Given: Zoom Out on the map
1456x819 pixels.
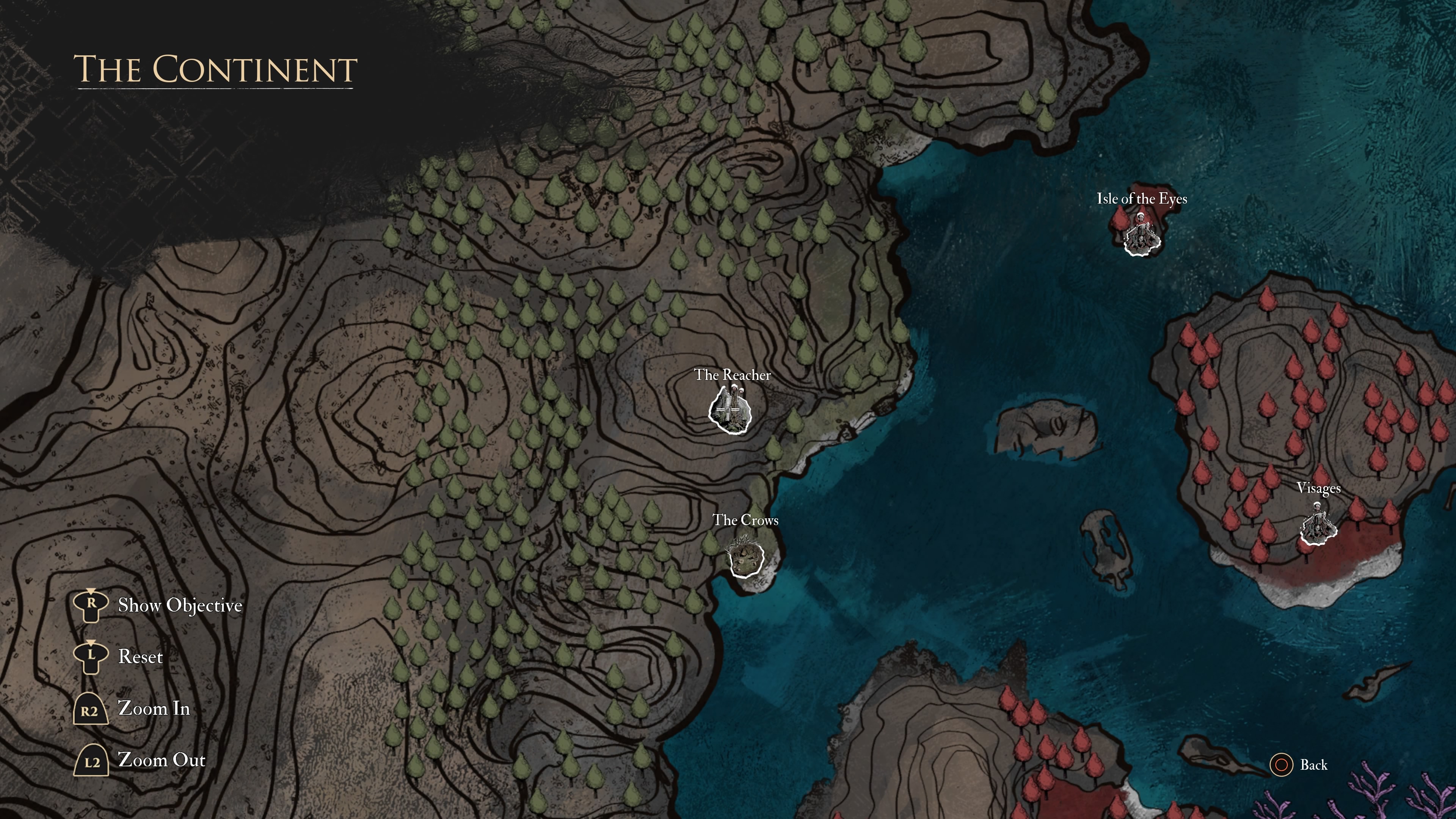Looking at the screenshot, I should 161,760.
